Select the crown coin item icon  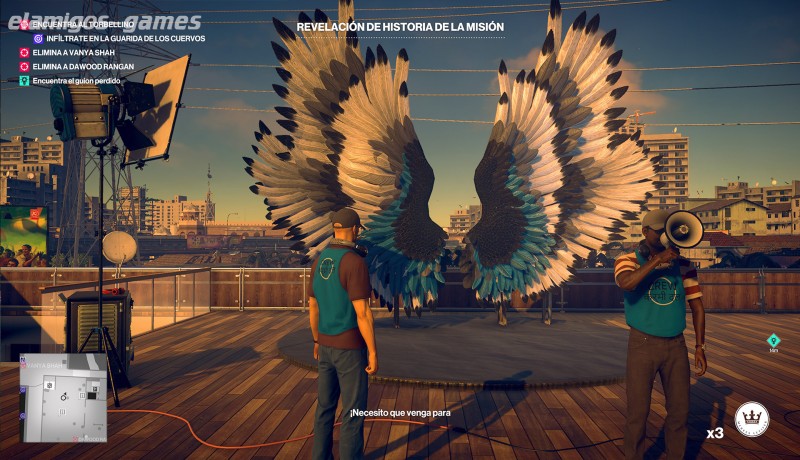click(x=752, y=420)
